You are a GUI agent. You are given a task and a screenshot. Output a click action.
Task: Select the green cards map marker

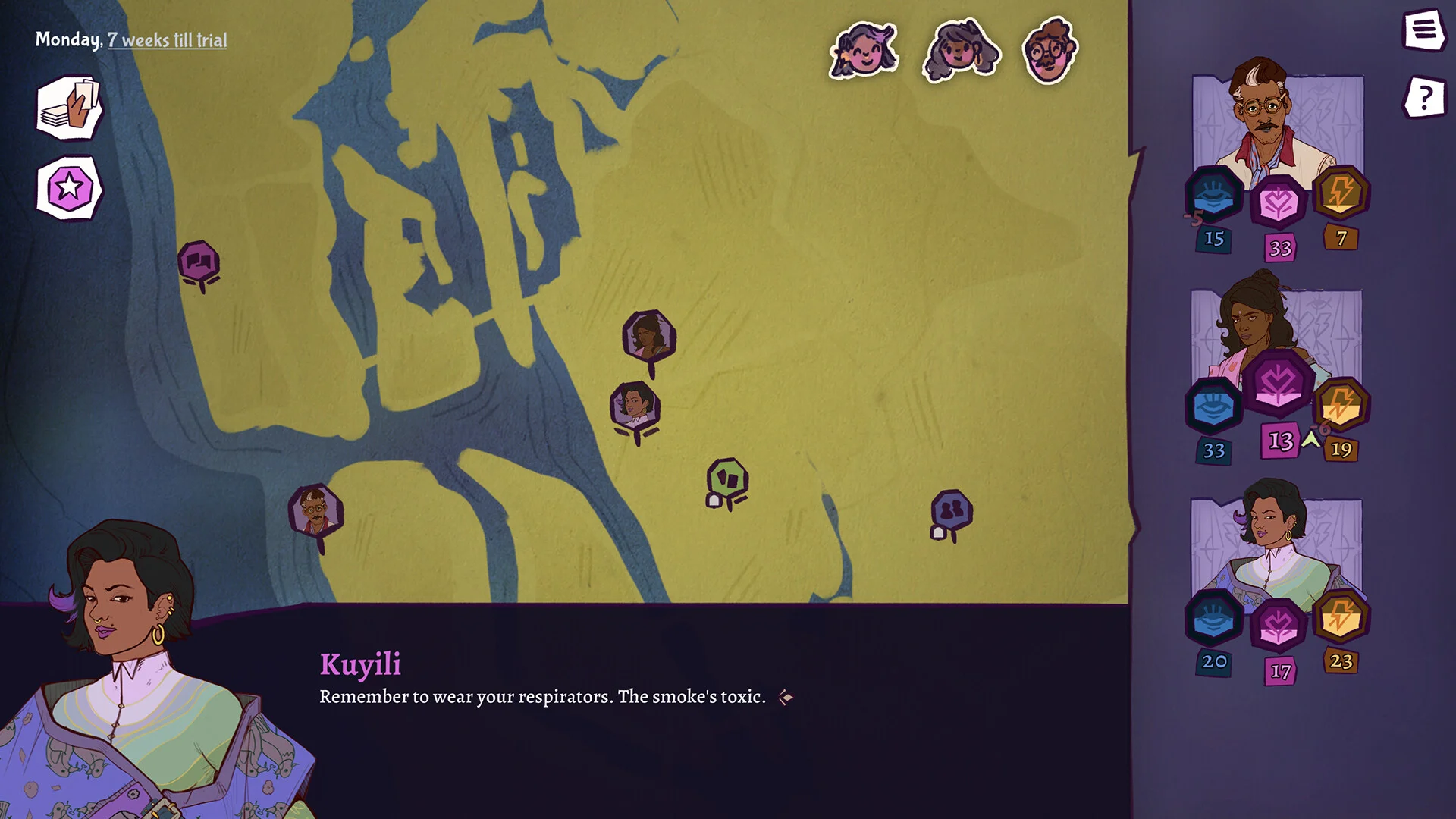727,479
